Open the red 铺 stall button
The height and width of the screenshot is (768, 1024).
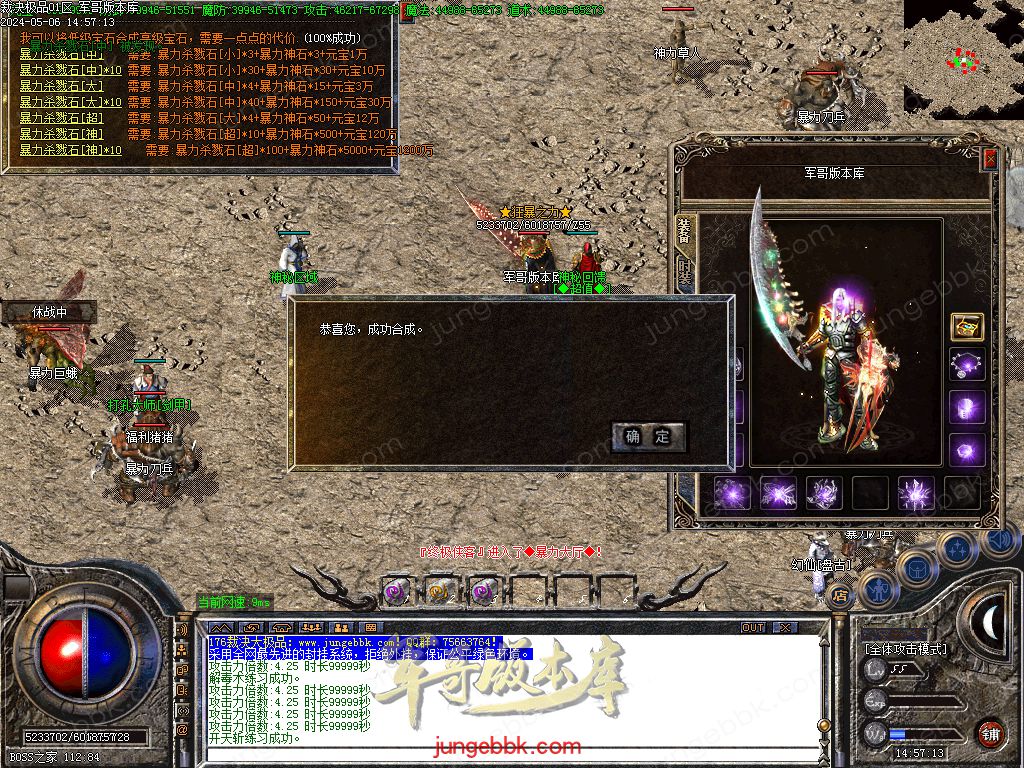pos(990,733)
